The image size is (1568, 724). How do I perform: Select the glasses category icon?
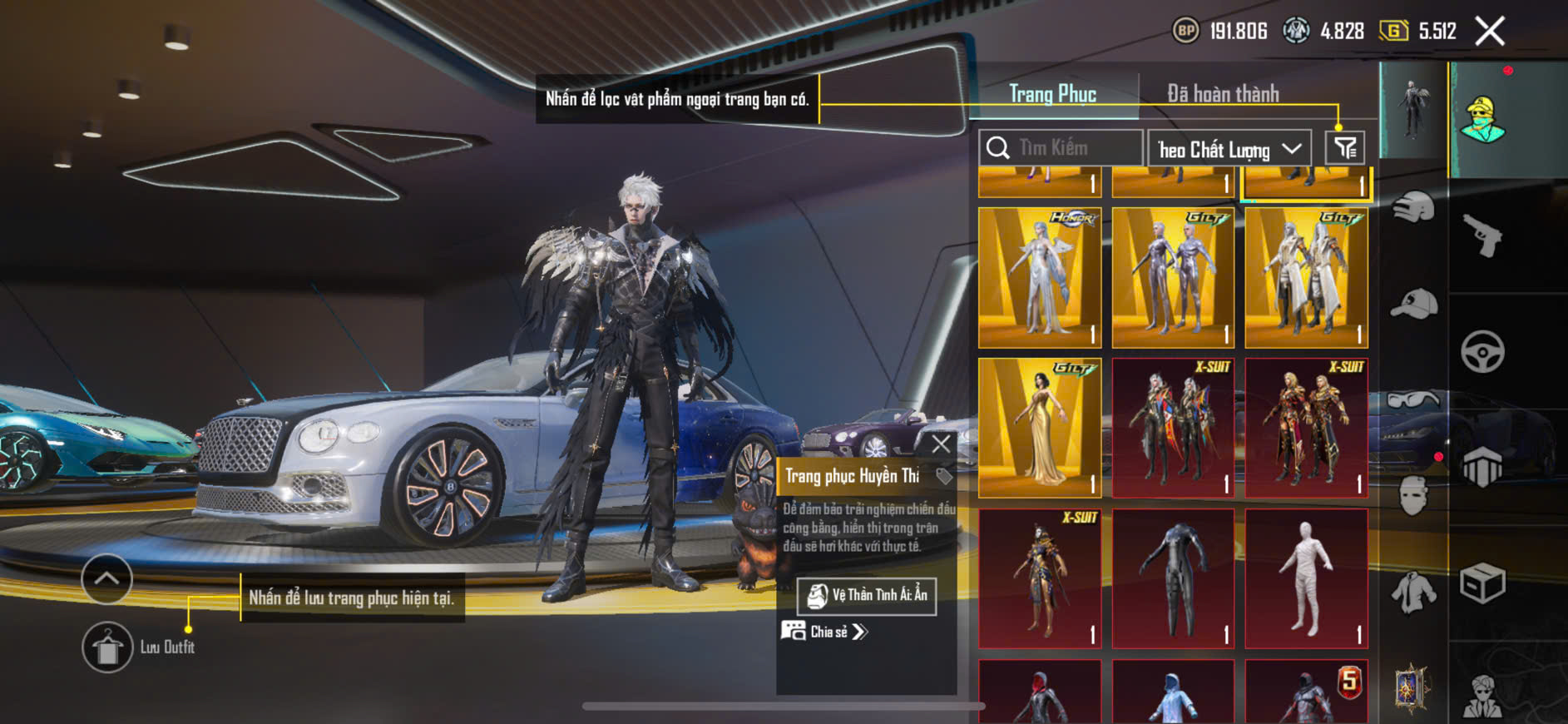pyautogui.click(x=1413, y=401)
